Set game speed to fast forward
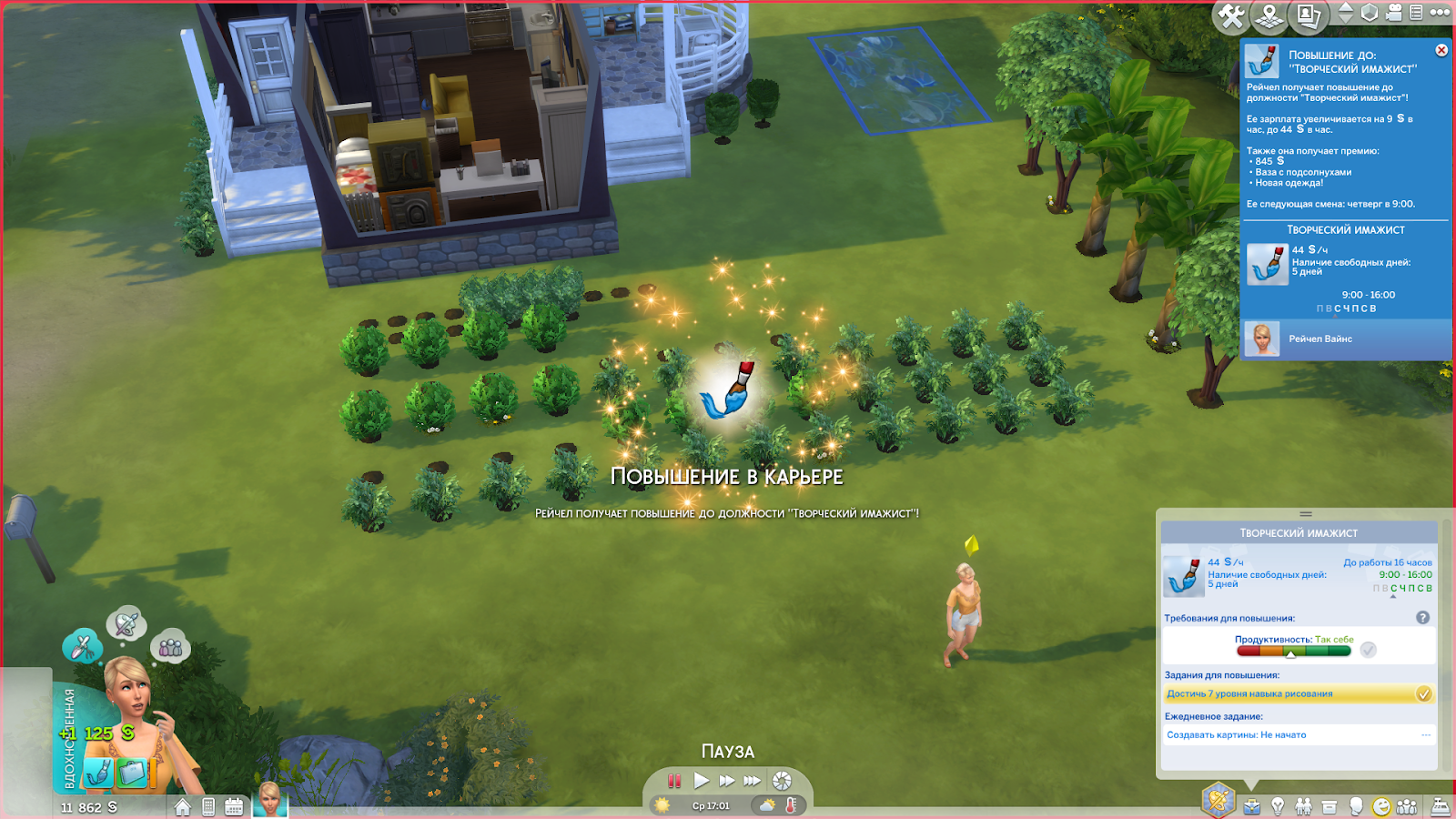The width and height of the screenshot is (1456, 819). tap(726, 781)
